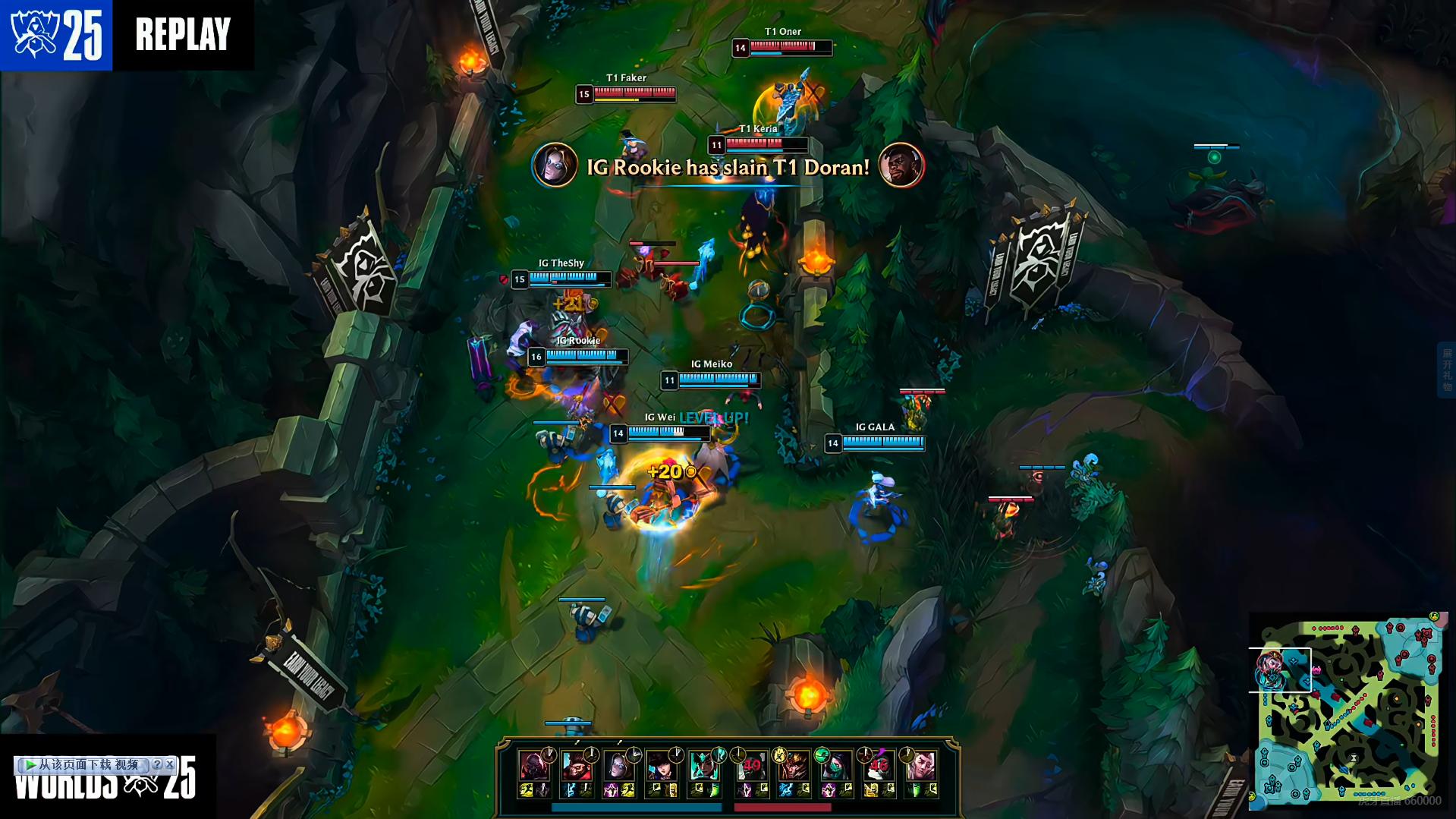Viewport: 1456px width, 819px height.
Task: Expand the gift panel tab on right edge
Action: pyautogui.click(x=1446, y=370)
